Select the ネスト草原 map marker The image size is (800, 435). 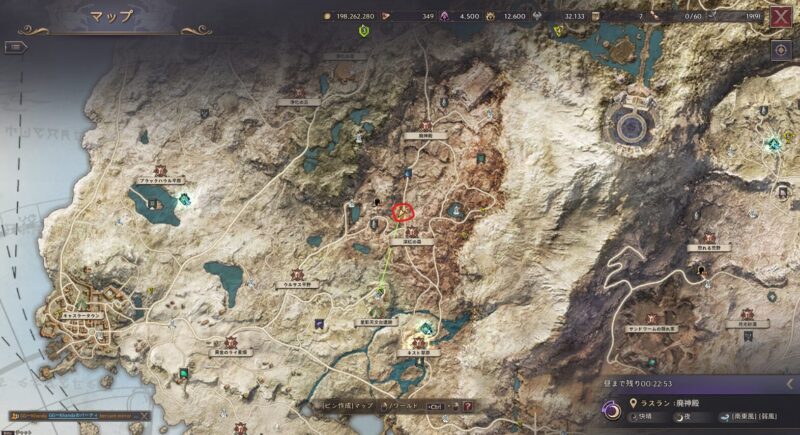[x=417, y=343]
